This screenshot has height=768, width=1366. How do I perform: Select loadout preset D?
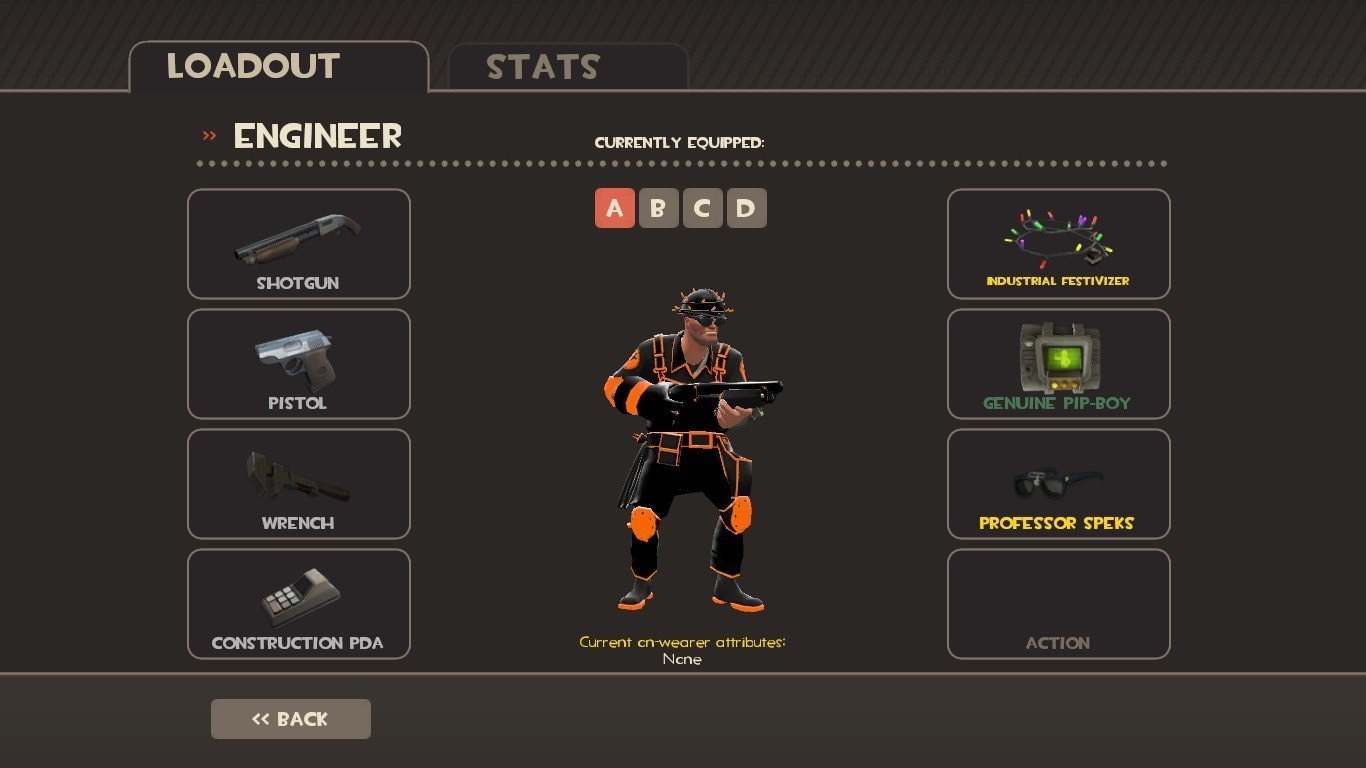[746, 208]
